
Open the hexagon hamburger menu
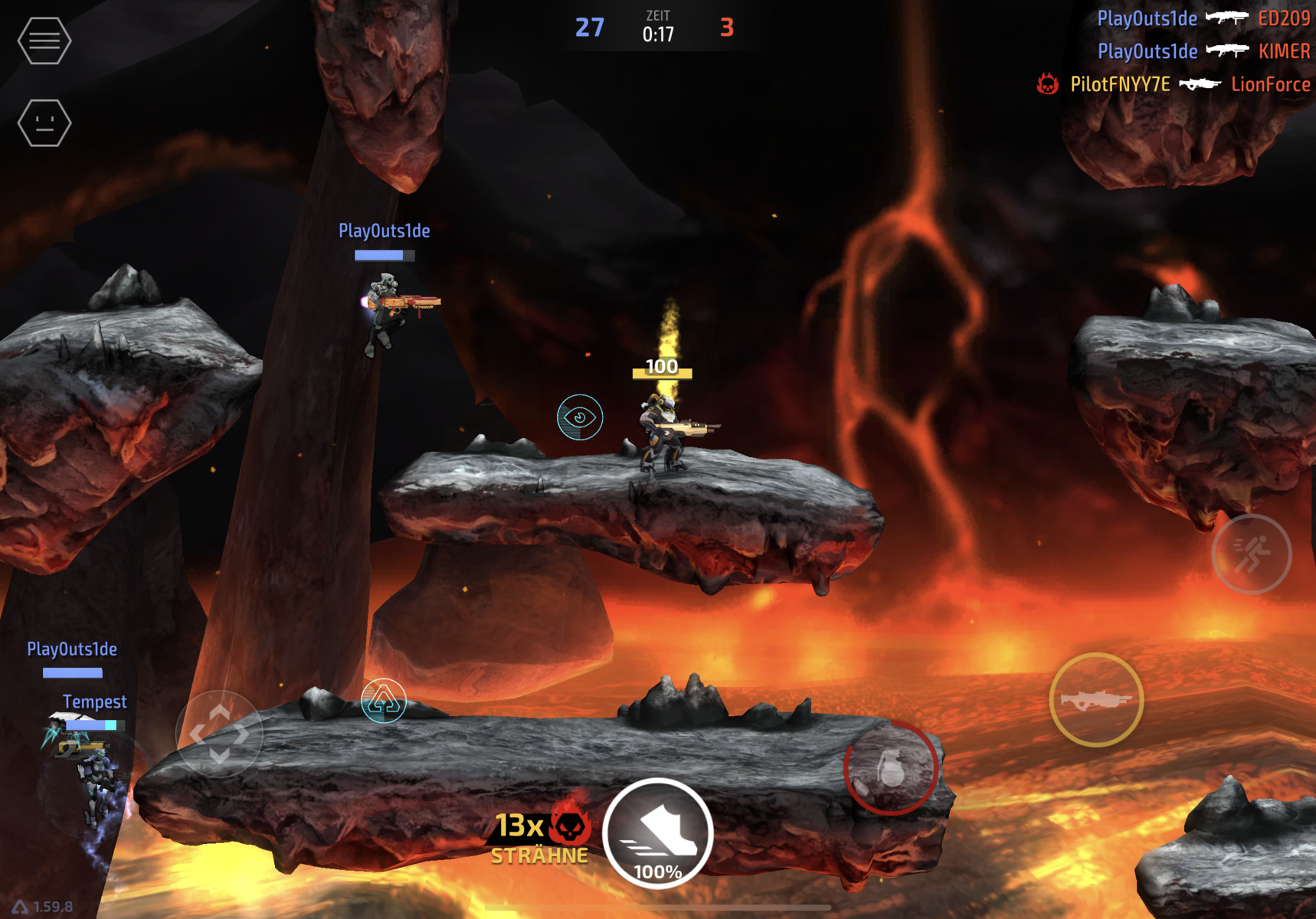(44, 40)
